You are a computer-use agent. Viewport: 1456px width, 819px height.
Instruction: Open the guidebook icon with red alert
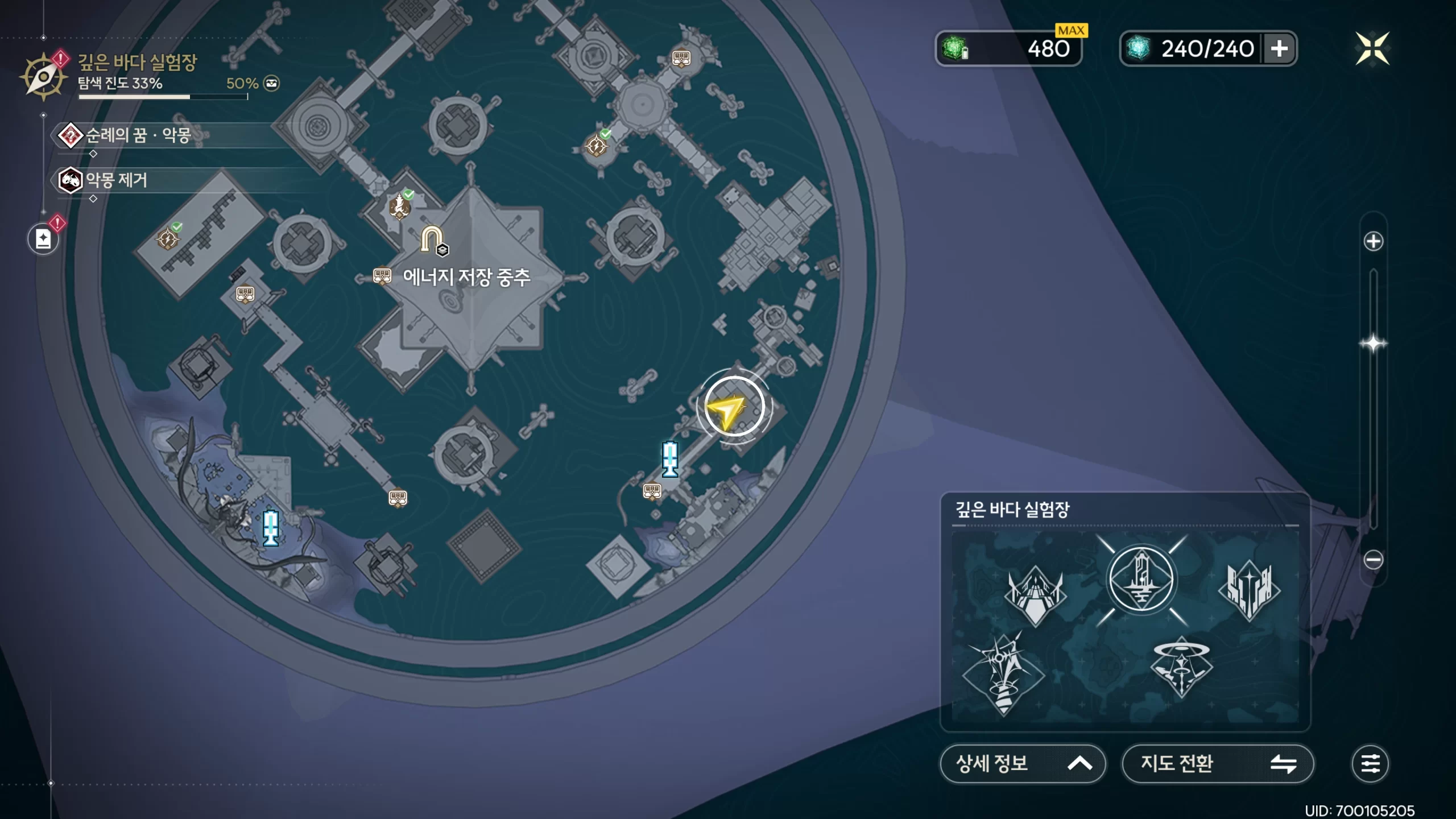pos(44,239)
